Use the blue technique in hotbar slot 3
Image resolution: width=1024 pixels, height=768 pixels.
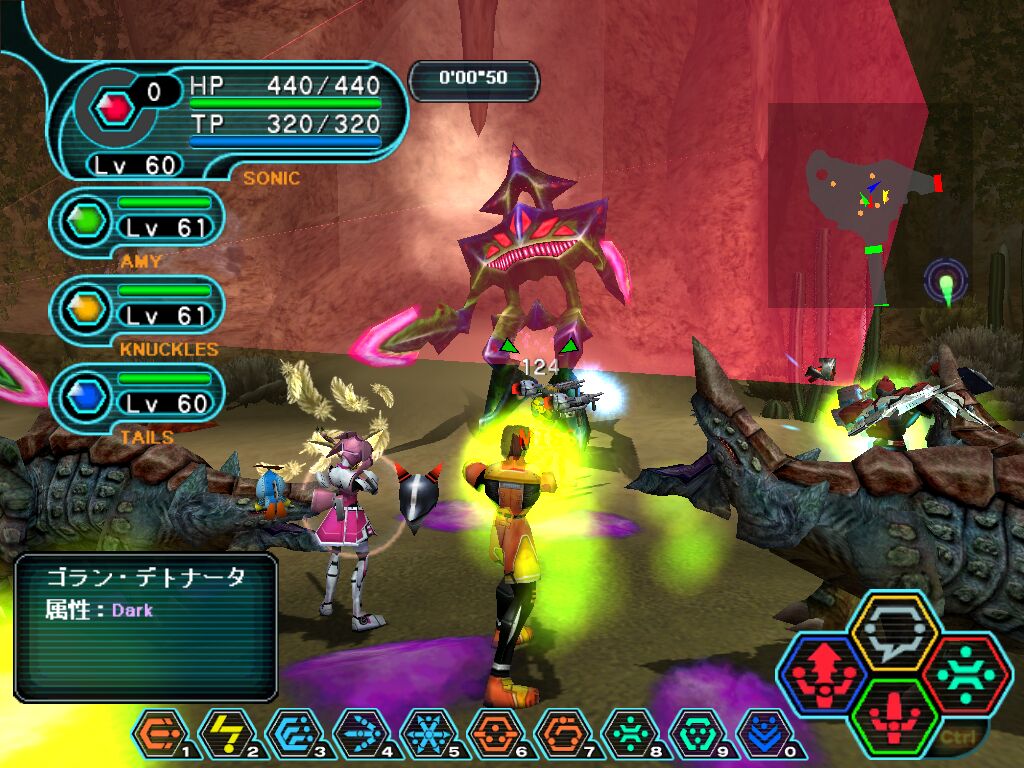click(x=292, y=737)
